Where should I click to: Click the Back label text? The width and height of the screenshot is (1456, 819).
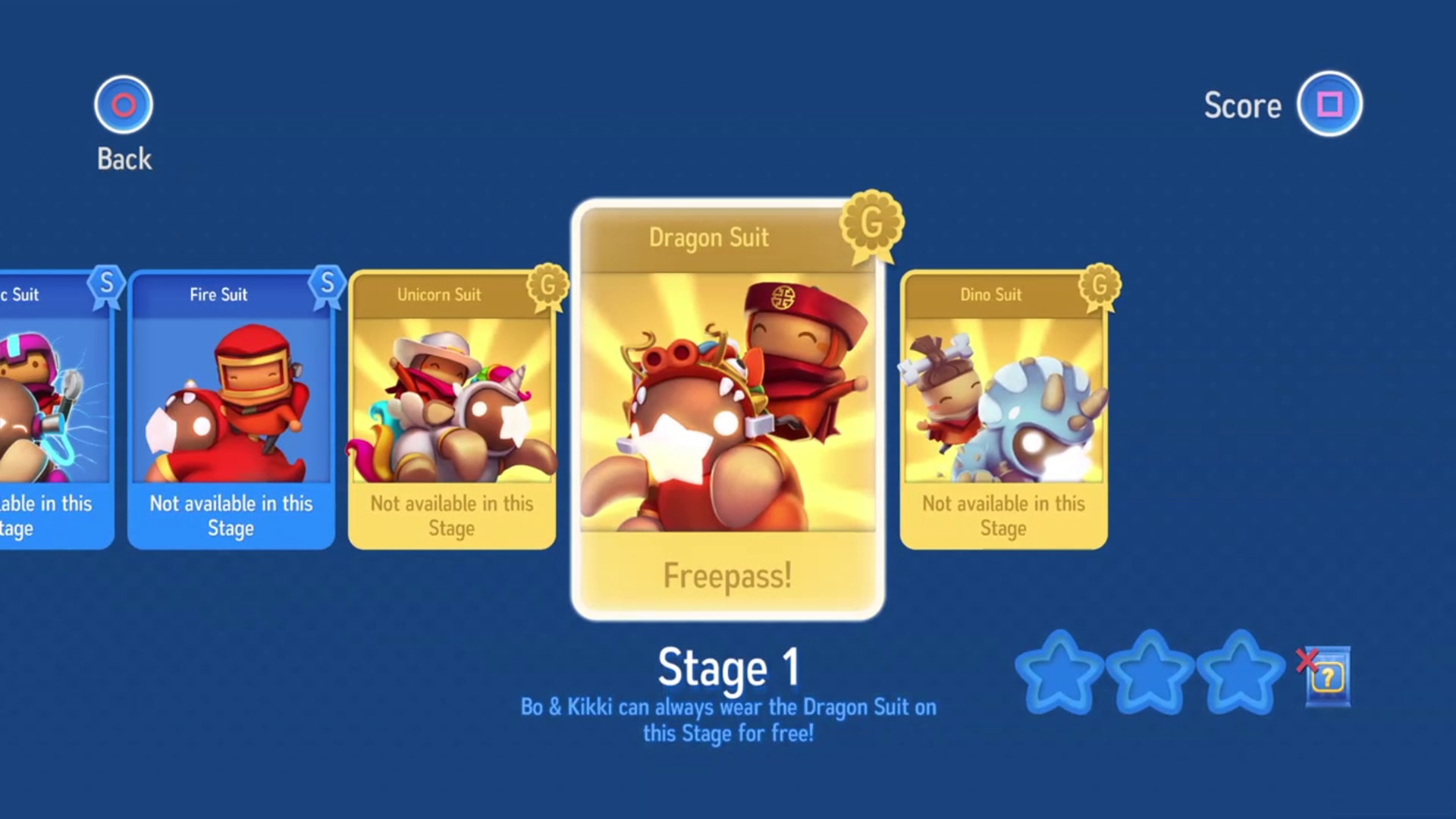click(122, 160)
